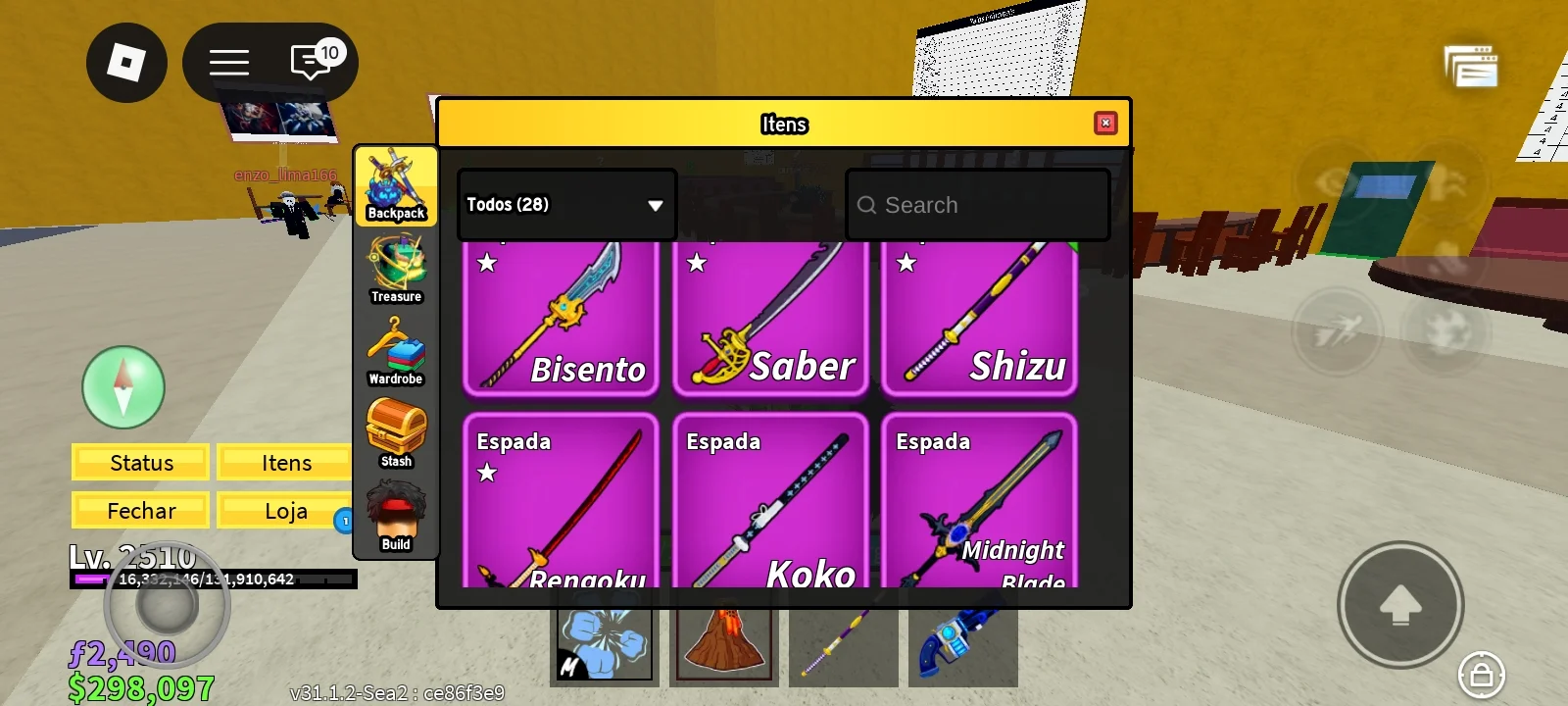Select the Saber sword
This screenshot has height=706, width=1568.
coord(770,318)
